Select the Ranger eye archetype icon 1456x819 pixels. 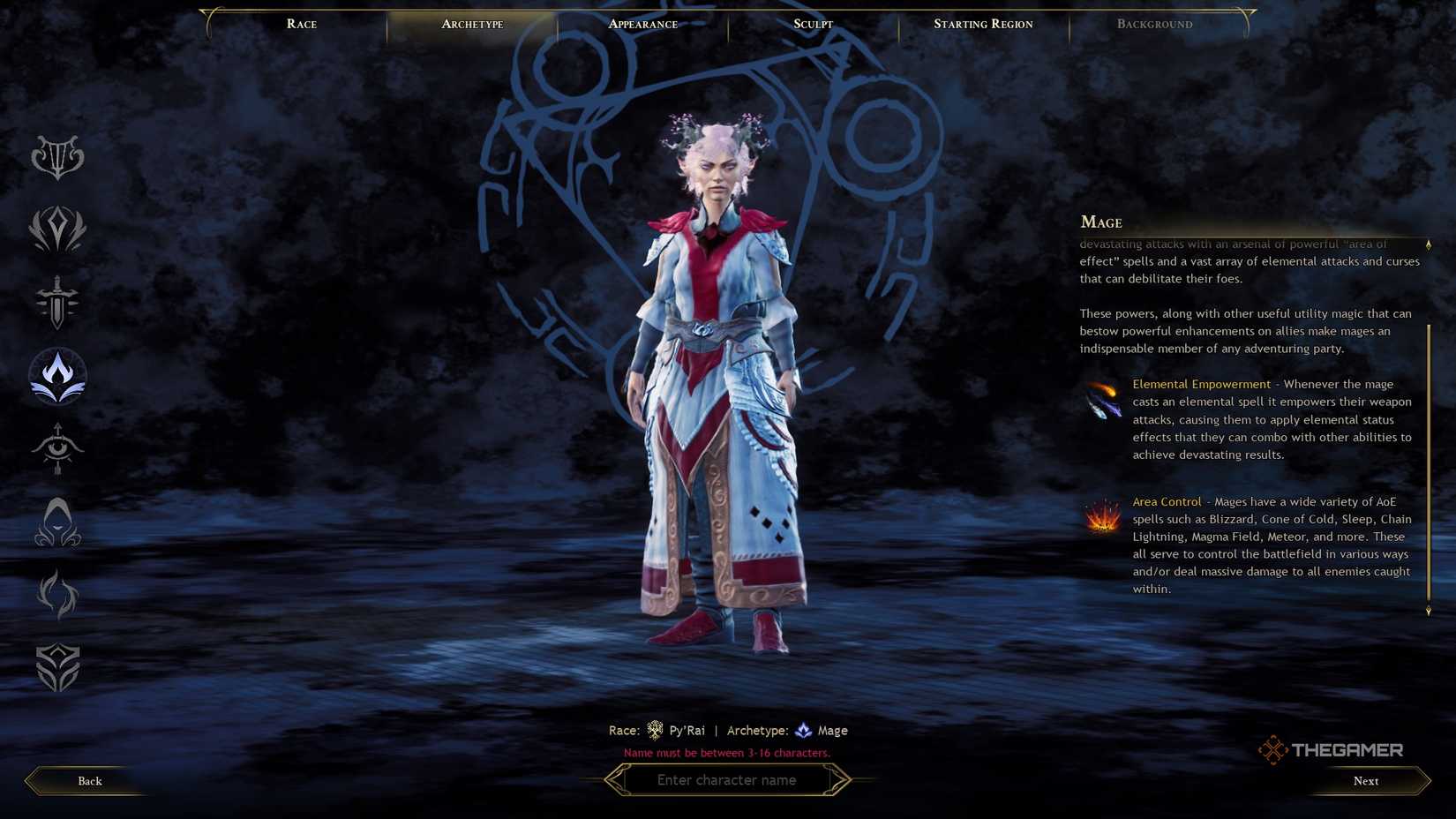(57, 450)
